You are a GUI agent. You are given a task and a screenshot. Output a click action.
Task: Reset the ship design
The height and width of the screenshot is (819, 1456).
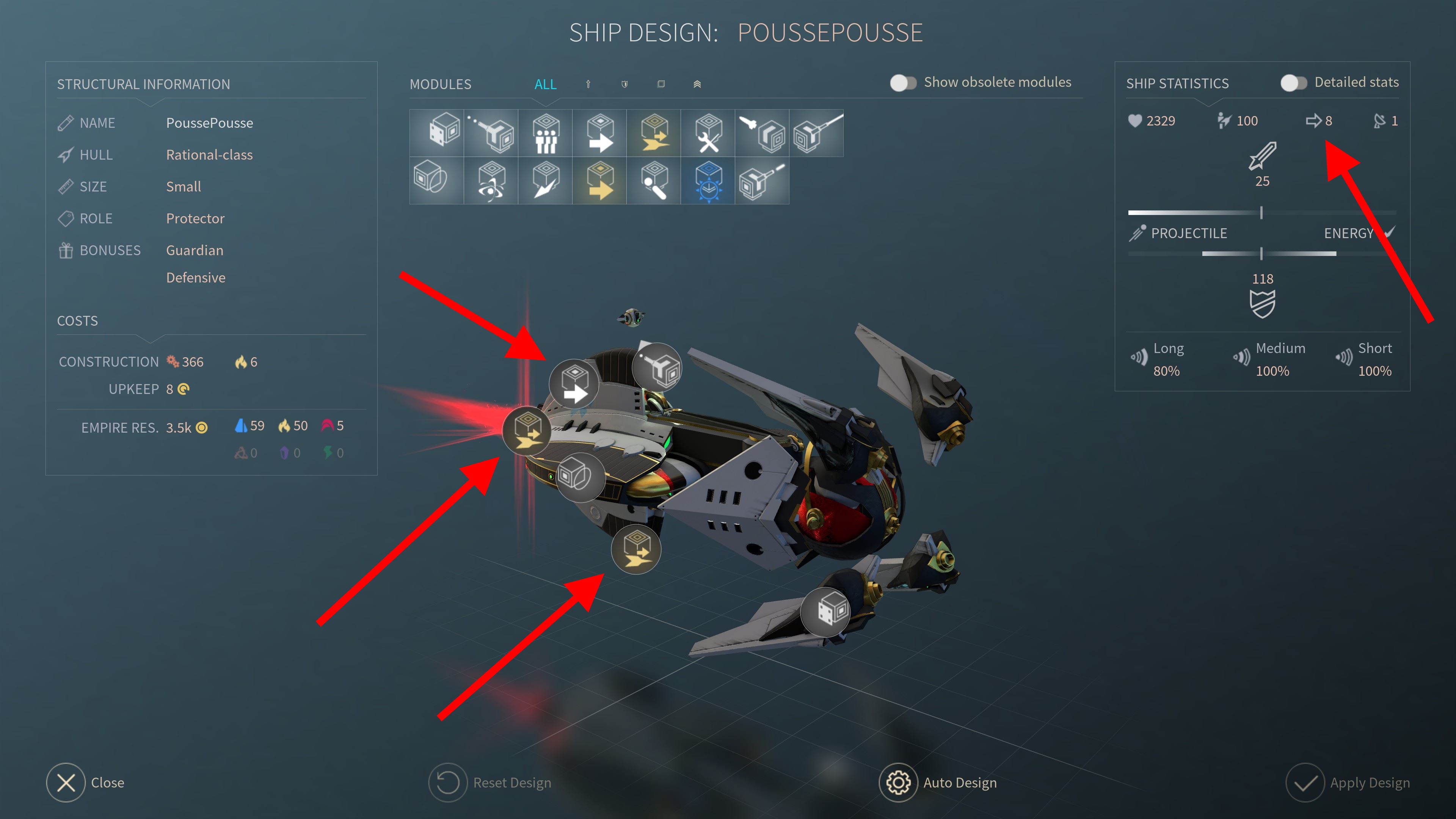(448, 782)
